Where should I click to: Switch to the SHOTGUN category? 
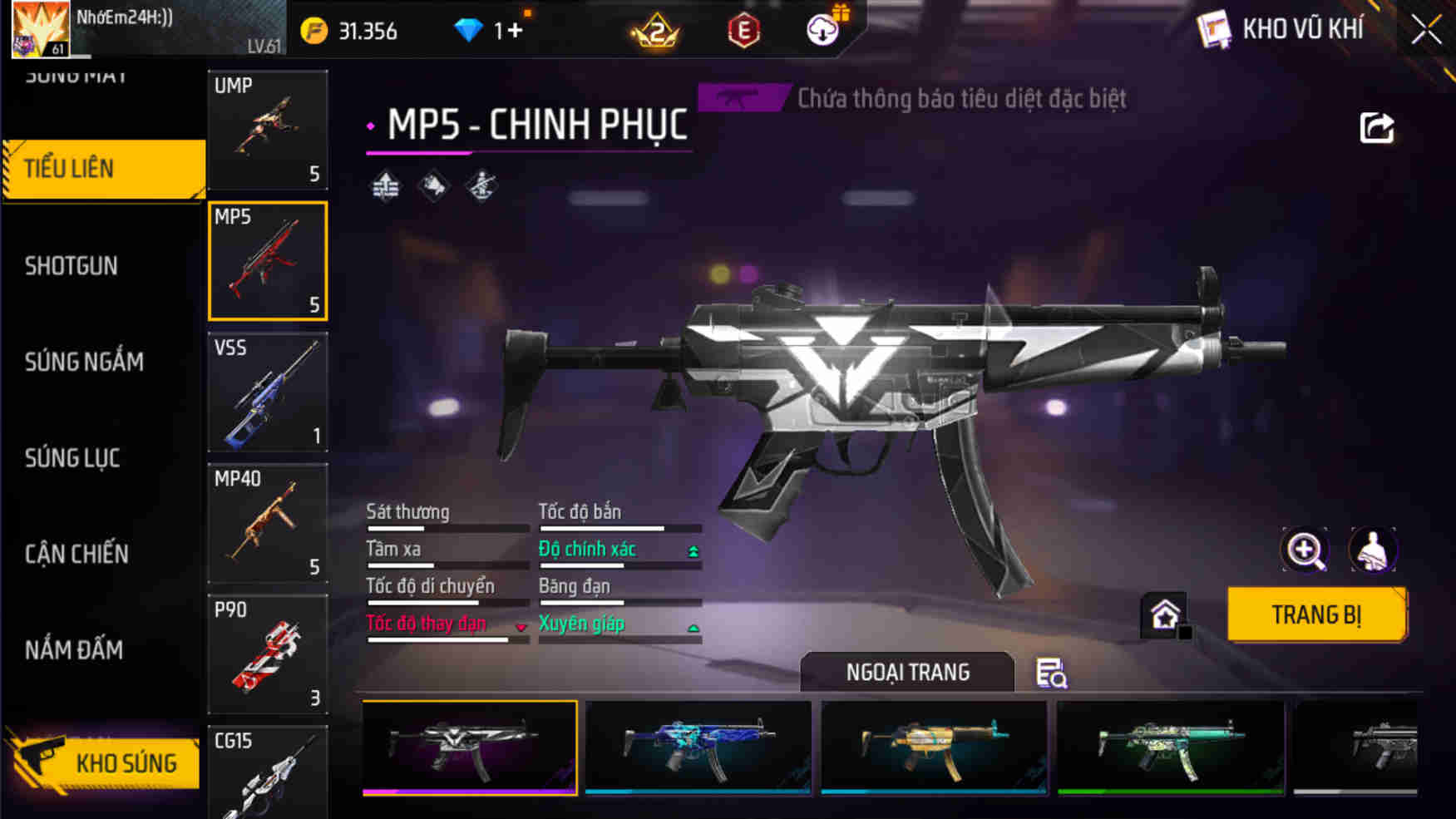[x=72, y=266]
